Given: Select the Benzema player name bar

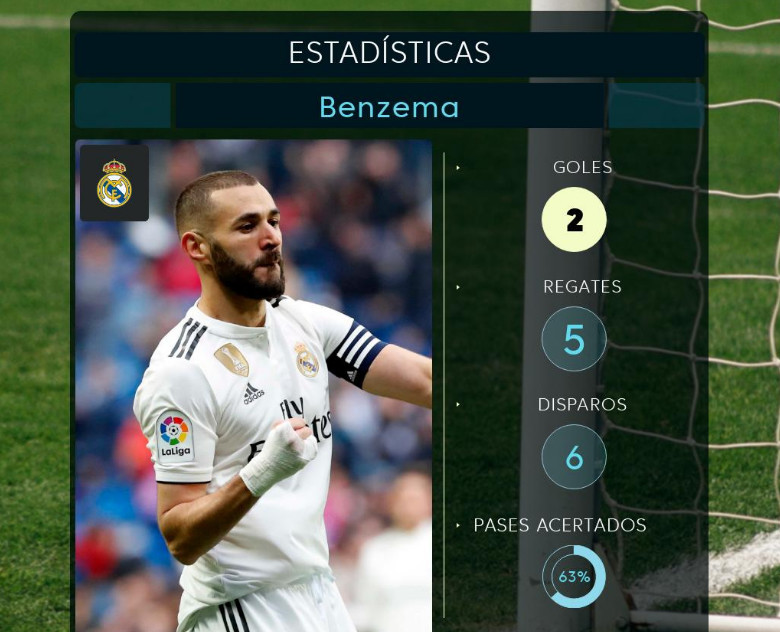Looking at the screenshot, I should (x=389, y=106).
